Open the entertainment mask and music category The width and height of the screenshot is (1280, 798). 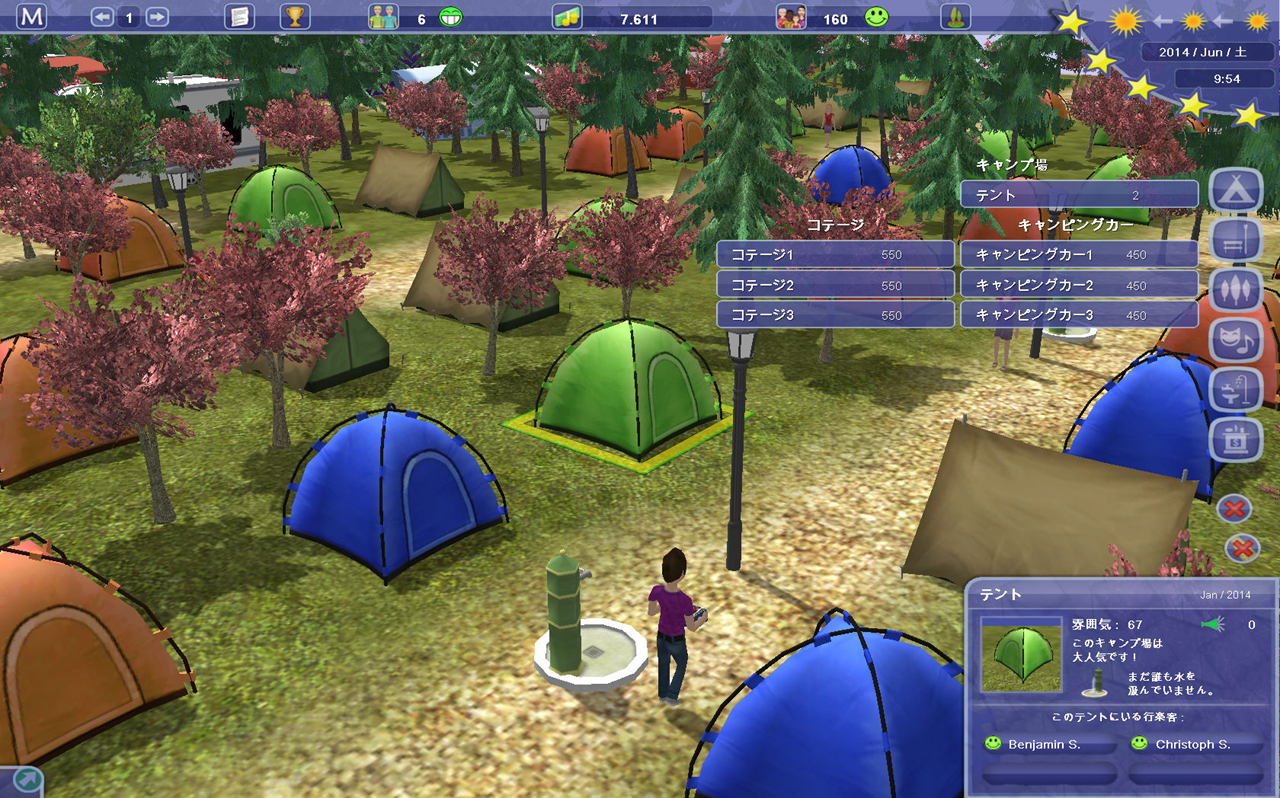1236,340
